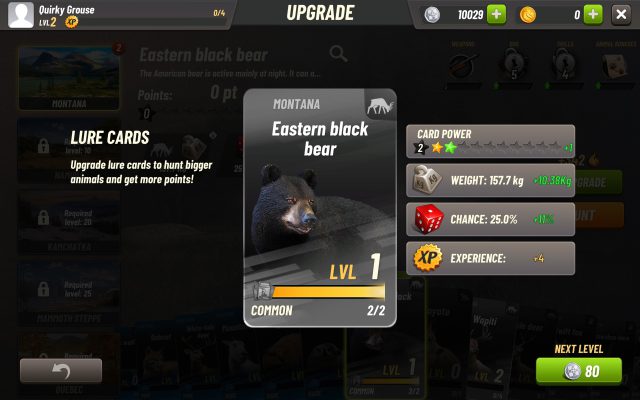Select the Weight stat row

[x=490, y=180]
